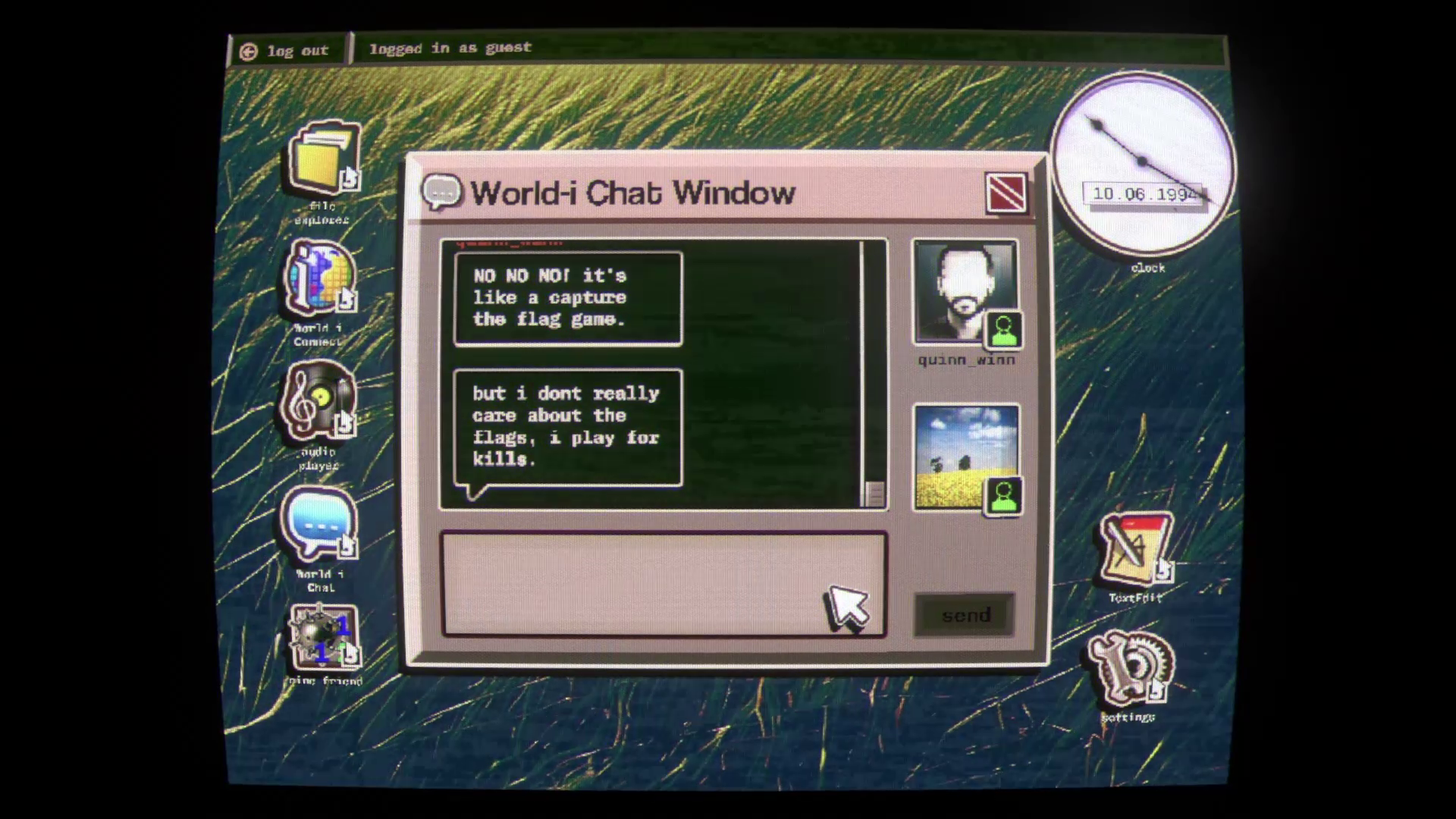Screen dimensions: 1456x819
Task: Focus the chat message input box
Action: (663, 584)
